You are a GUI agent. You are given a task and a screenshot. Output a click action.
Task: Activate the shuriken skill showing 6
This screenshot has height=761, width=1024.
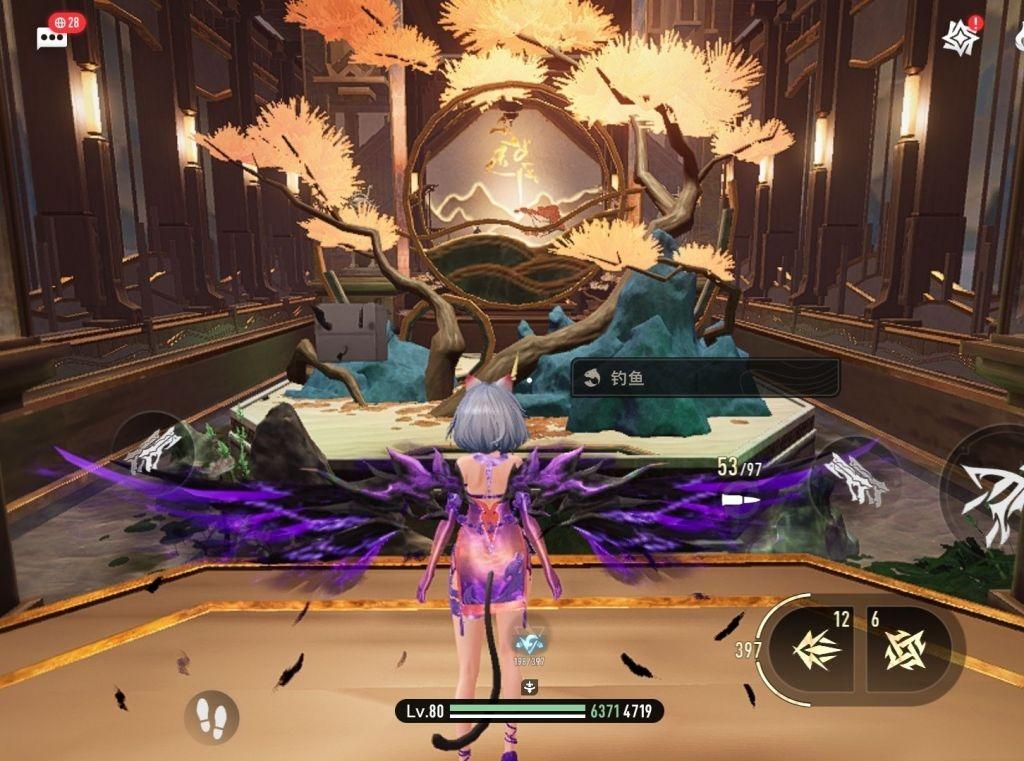pyautogui.click(x=908, y=650)
